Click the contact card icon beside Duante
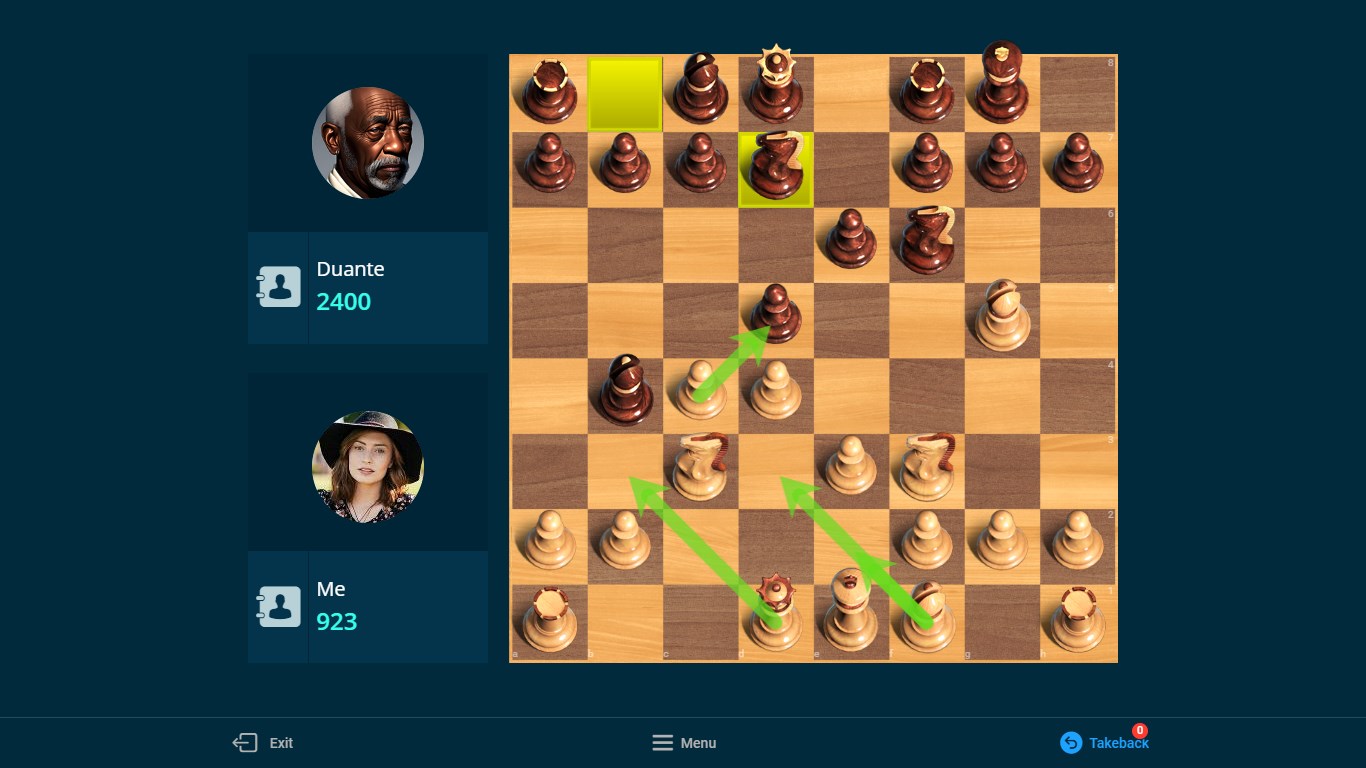The image size is (1366, 768). coord(279,287)
